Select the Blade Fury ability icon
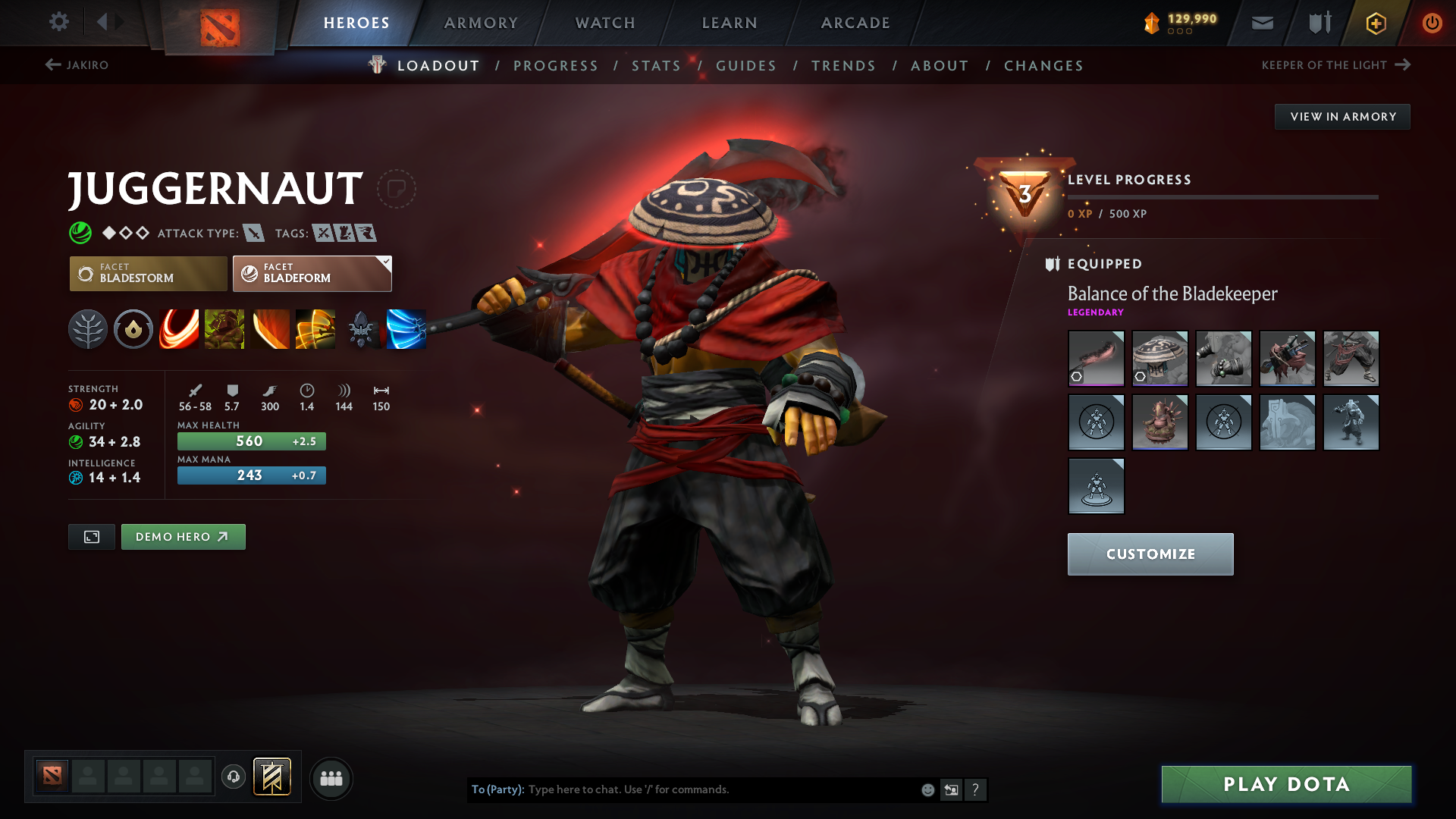 point(179,328)
